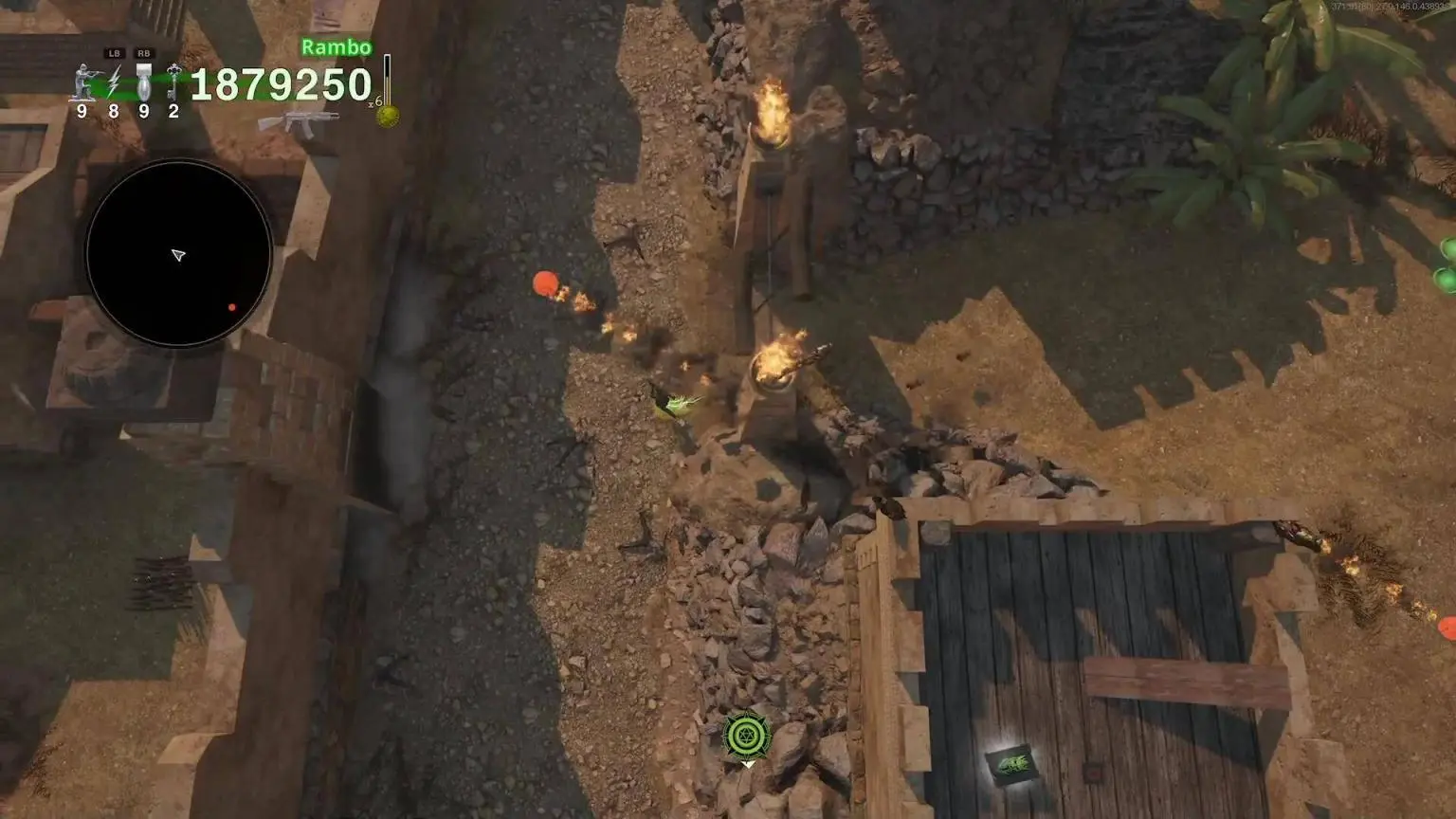
Task: Select the bomb ordnance icon
Action: coord(144,83)
